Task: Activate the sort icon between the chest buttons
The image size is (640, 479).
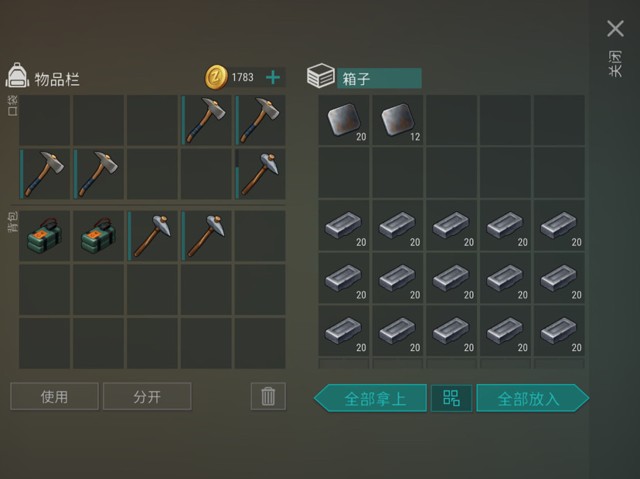Action: (451, 398)
